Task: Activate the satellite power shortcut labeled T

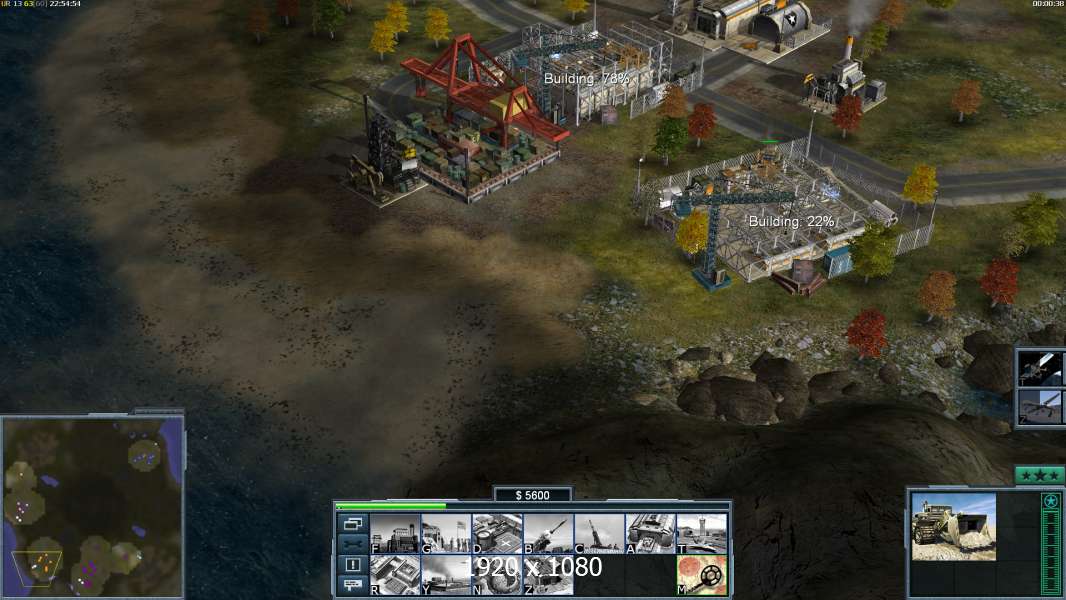Action: (x=1041, y=368)
